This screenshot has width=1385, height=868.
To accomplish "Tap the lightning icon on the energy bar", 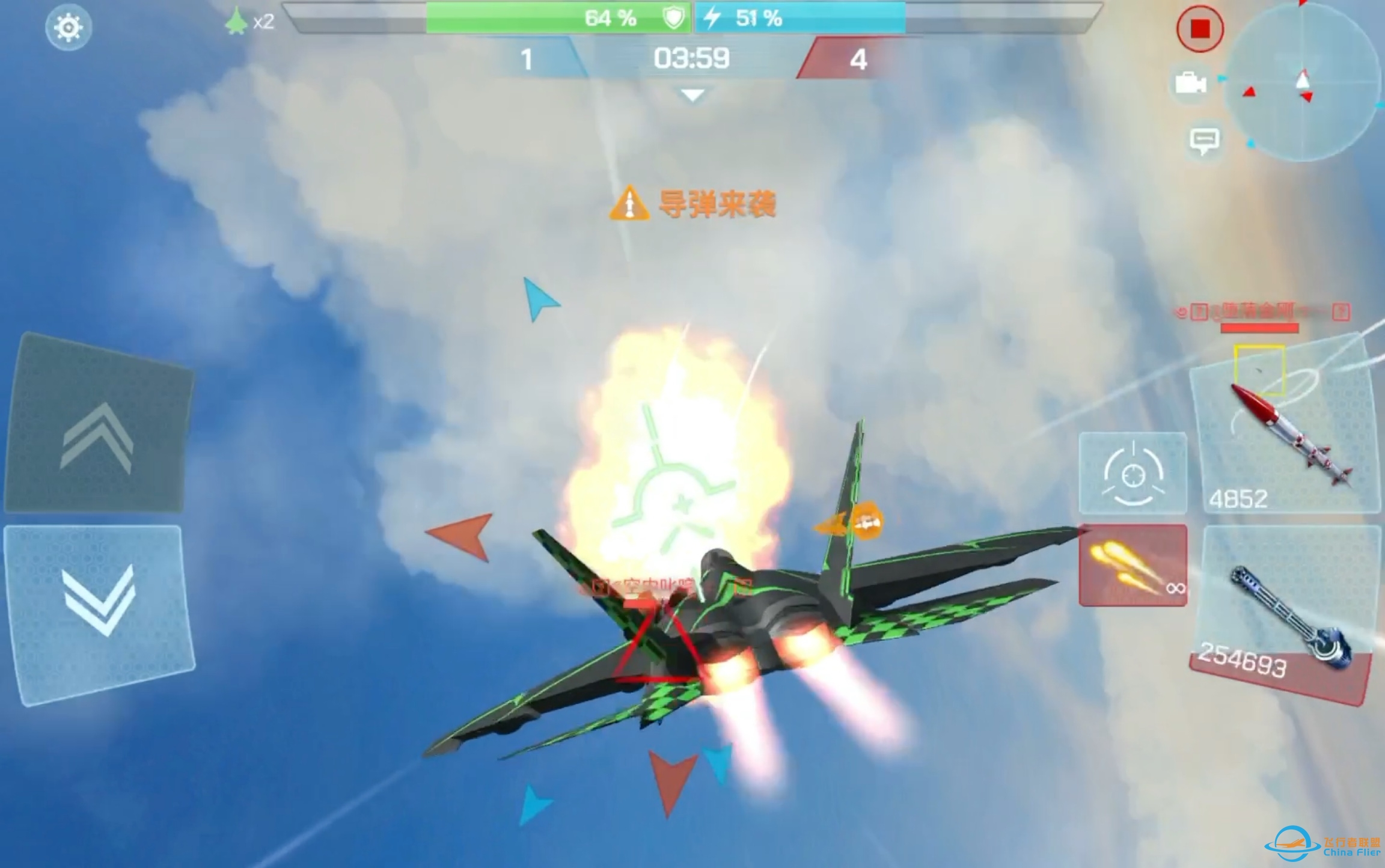I will (712, 17).
